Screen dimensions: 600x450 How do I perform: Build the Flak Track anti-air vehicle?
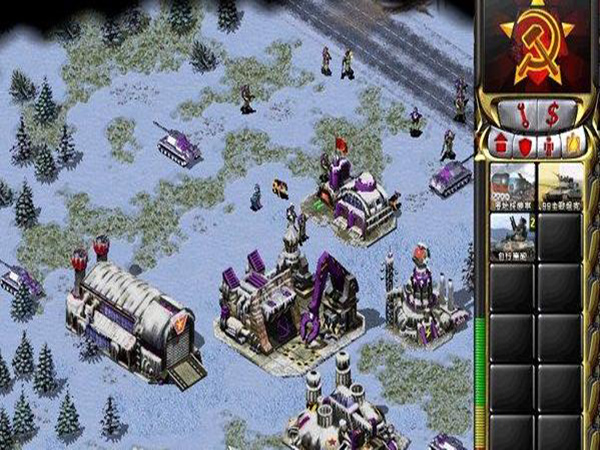(511, 238)
